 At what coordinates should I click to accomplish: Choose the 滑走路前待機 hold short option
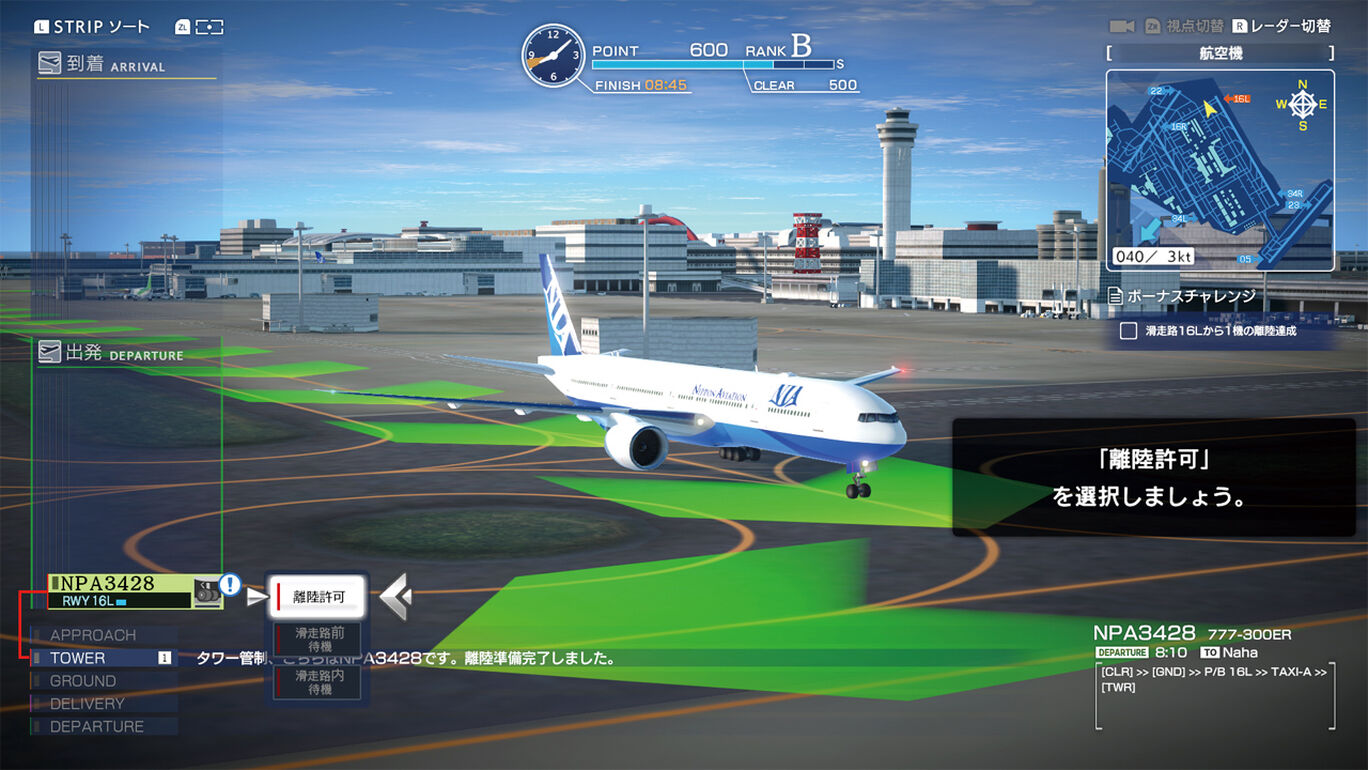(319, 640)
